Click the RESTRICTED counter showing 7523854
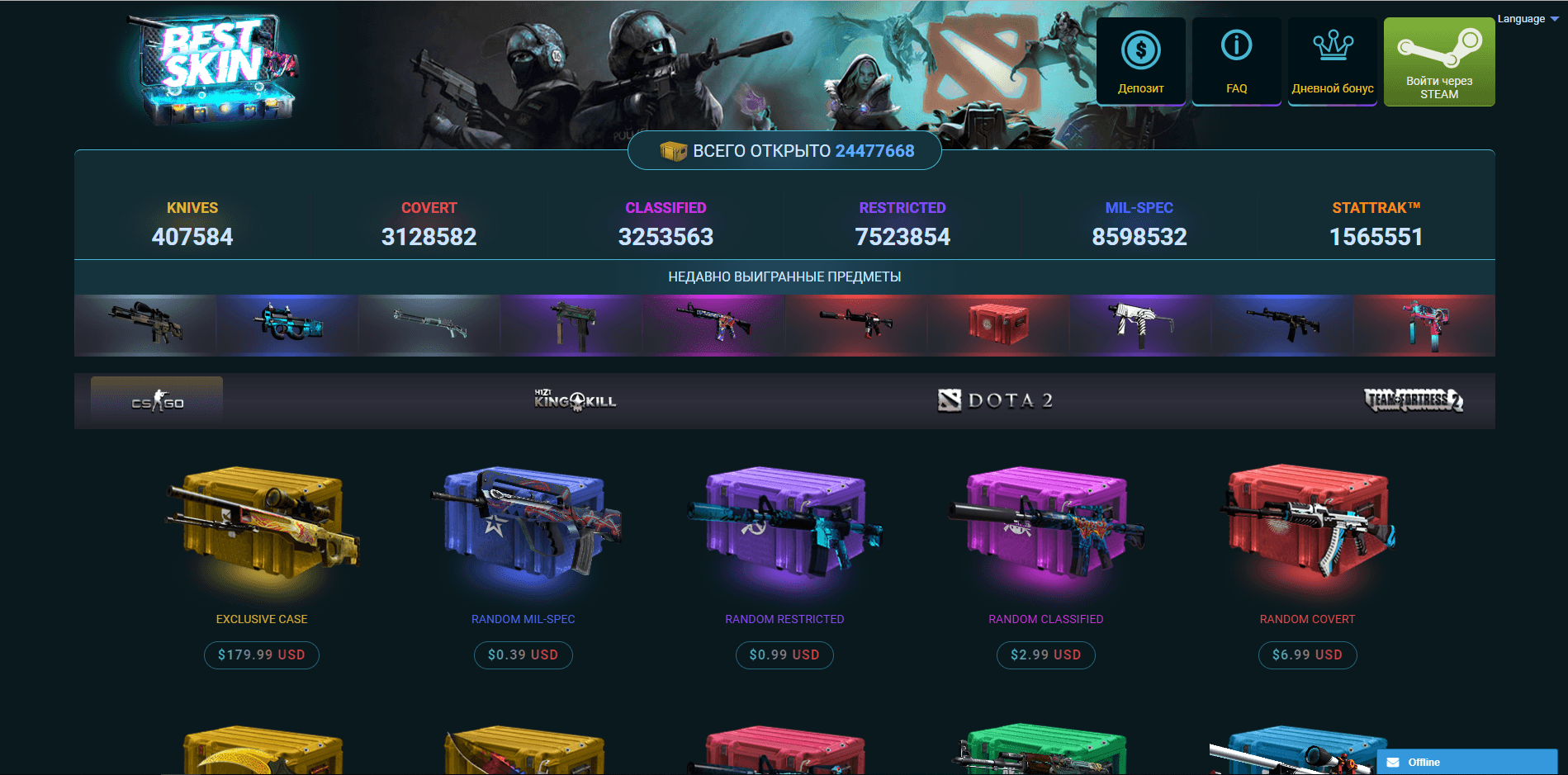The image size is (1568, 775). click(902, 237)
